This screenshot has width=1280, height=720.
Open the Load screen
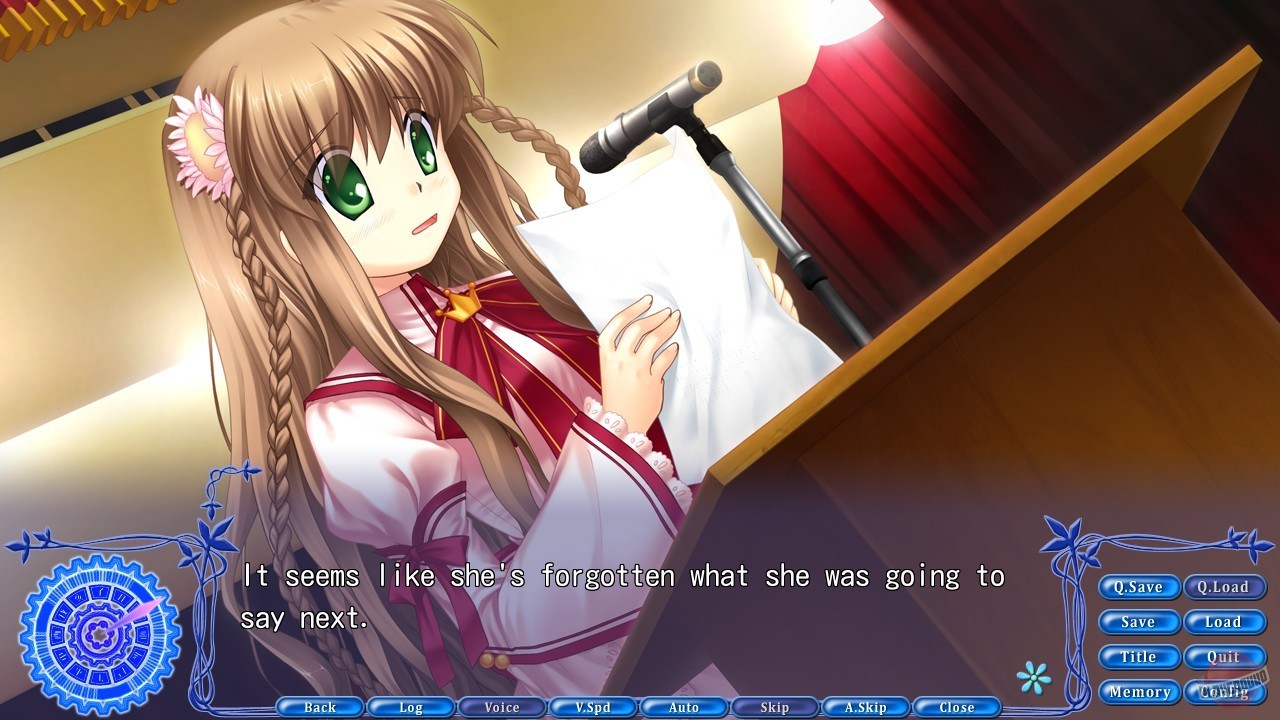(1226, 622)
